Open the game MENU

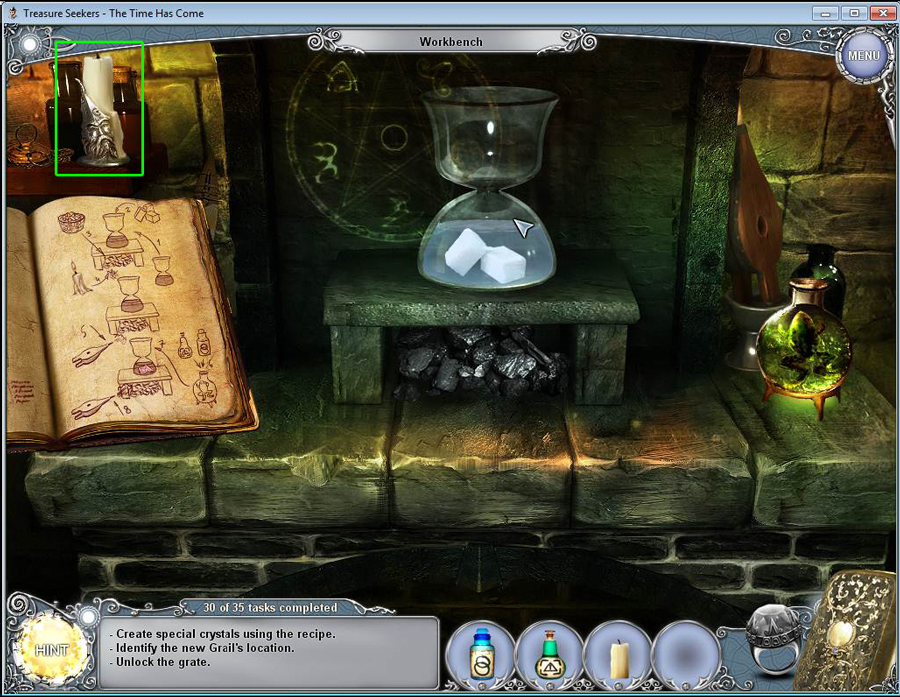coord(863,56)
